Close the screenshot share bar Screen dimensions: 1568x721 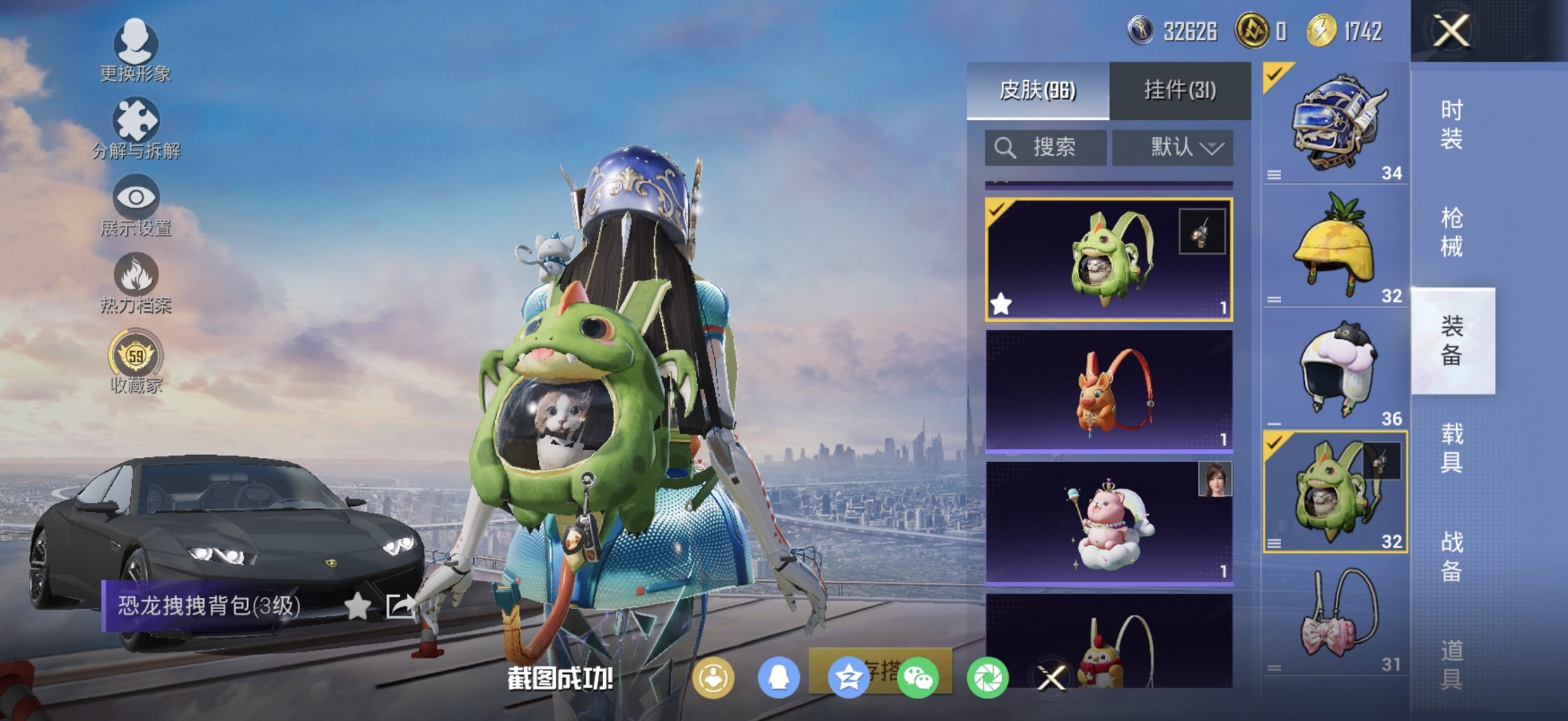1052,678
